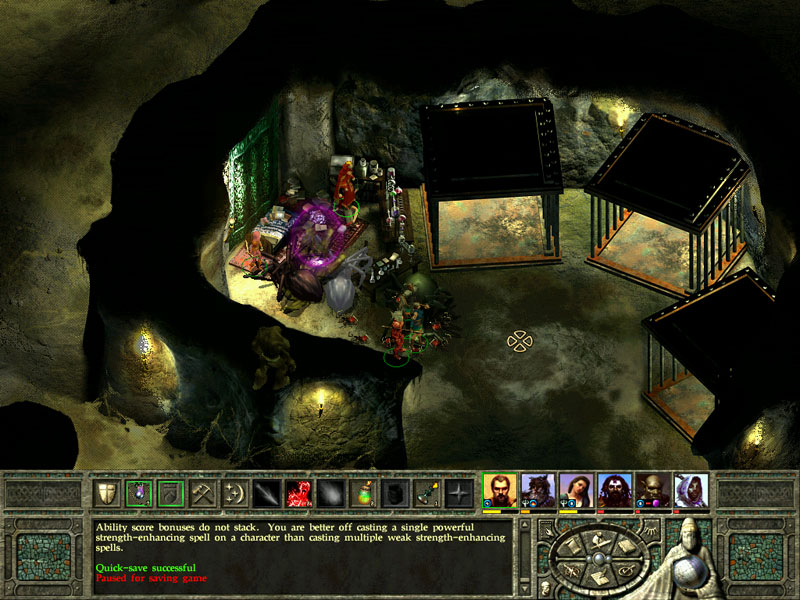Image resolution: width=800 pixels, height=600 pixels.
Task: Open the moon and stars spell button
Action: (235, 492)
